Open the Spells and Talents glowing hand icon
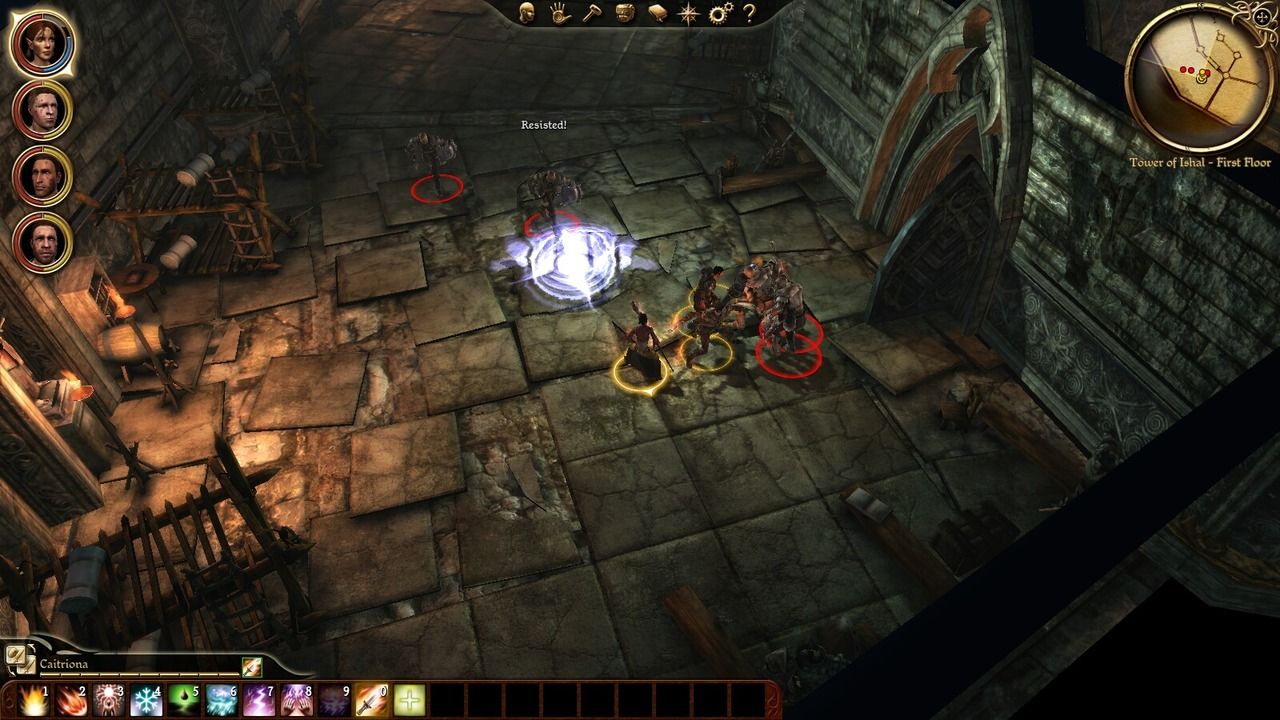Image resolution: width=1280 pixels, height=720 pixels. (x=559, y=15)
